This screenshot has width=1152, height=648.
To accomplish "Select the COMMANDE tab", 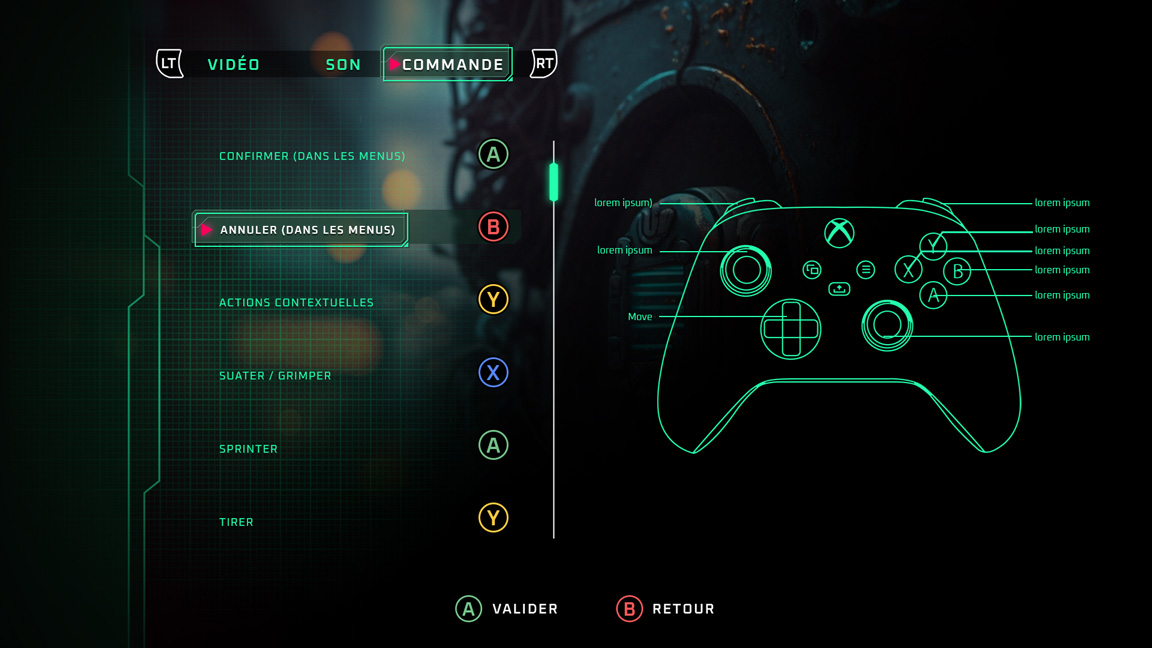I will [x=448, y=65].
